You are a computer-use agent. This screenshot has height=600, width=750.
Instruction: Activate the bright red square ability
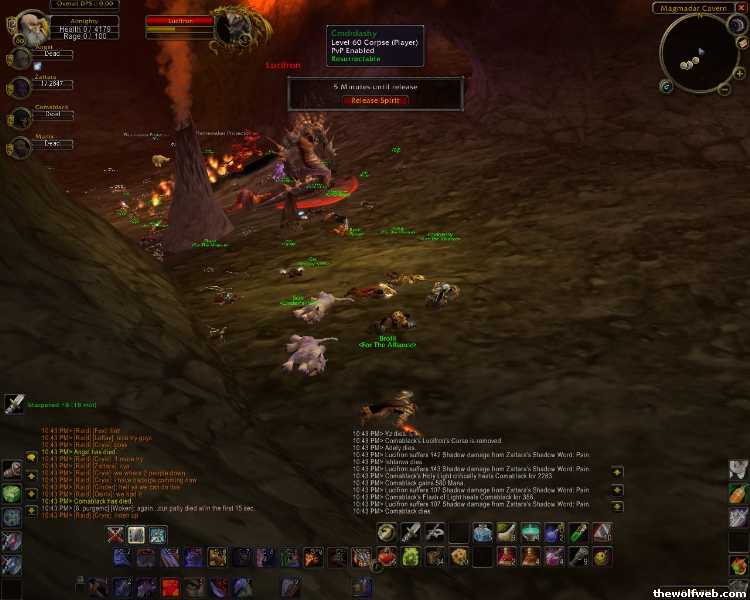[171, 586]
